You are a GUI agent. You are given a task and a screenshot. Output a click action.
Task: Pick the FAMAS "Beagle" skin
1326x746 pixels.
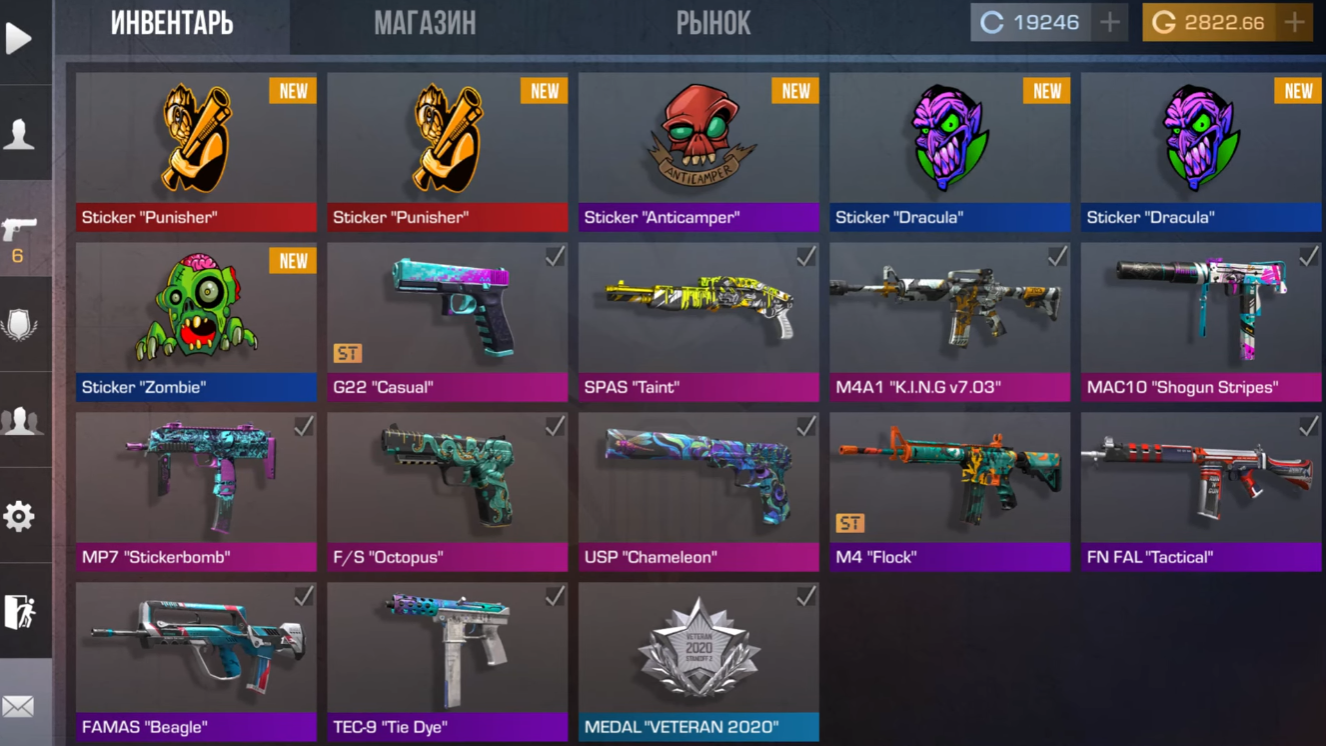pos(196,660)
